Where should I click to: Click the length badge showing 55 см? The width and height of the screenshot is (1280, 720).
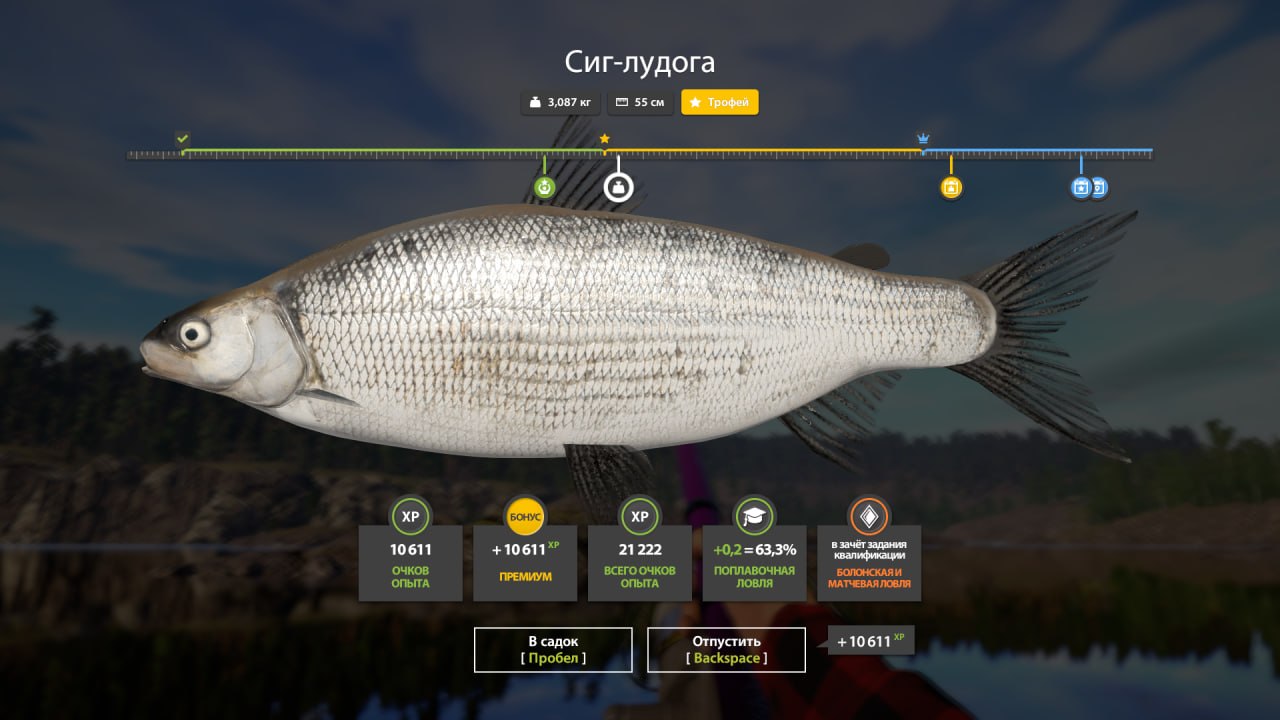coord(640,102)
